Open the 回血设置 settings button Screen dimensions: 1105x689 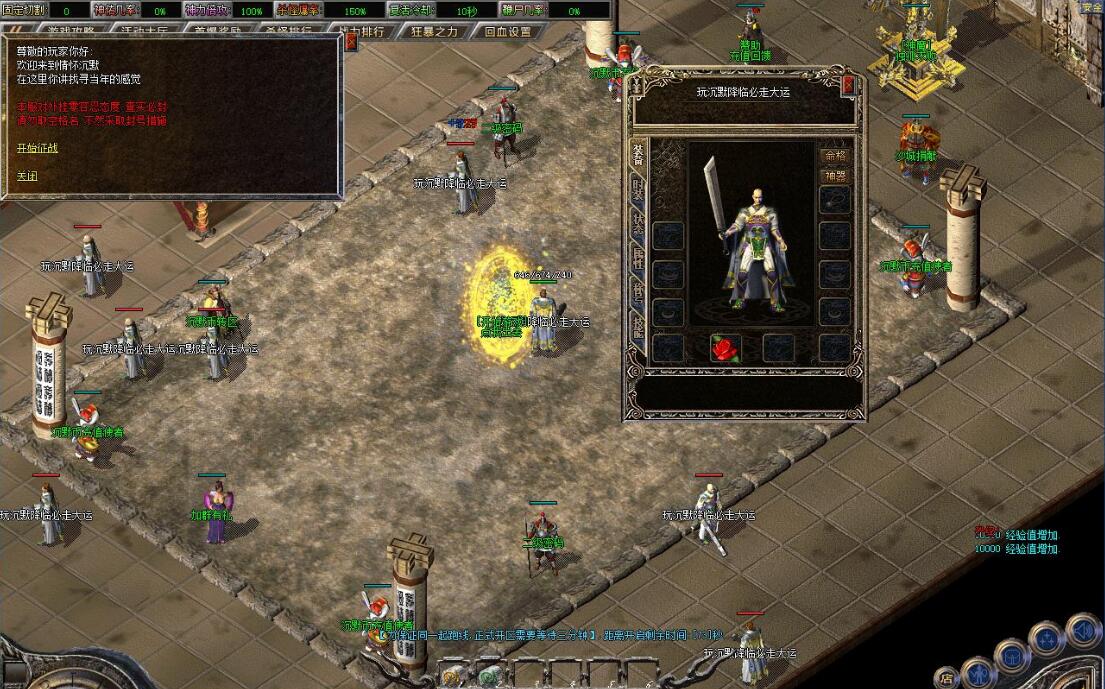507,31
